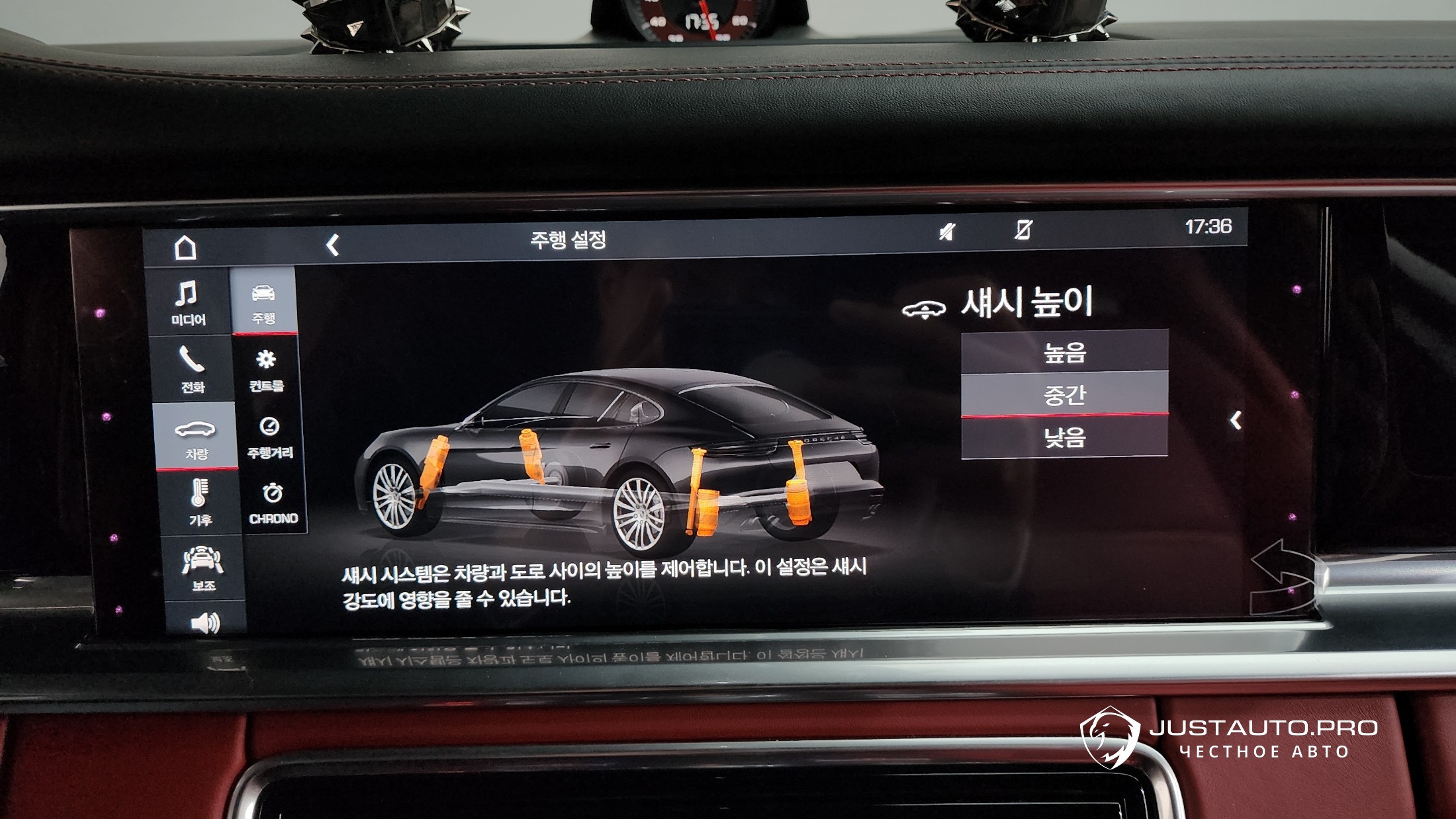Switch to the 주행거리 (Trip) tab

click(x=269, y=436)
